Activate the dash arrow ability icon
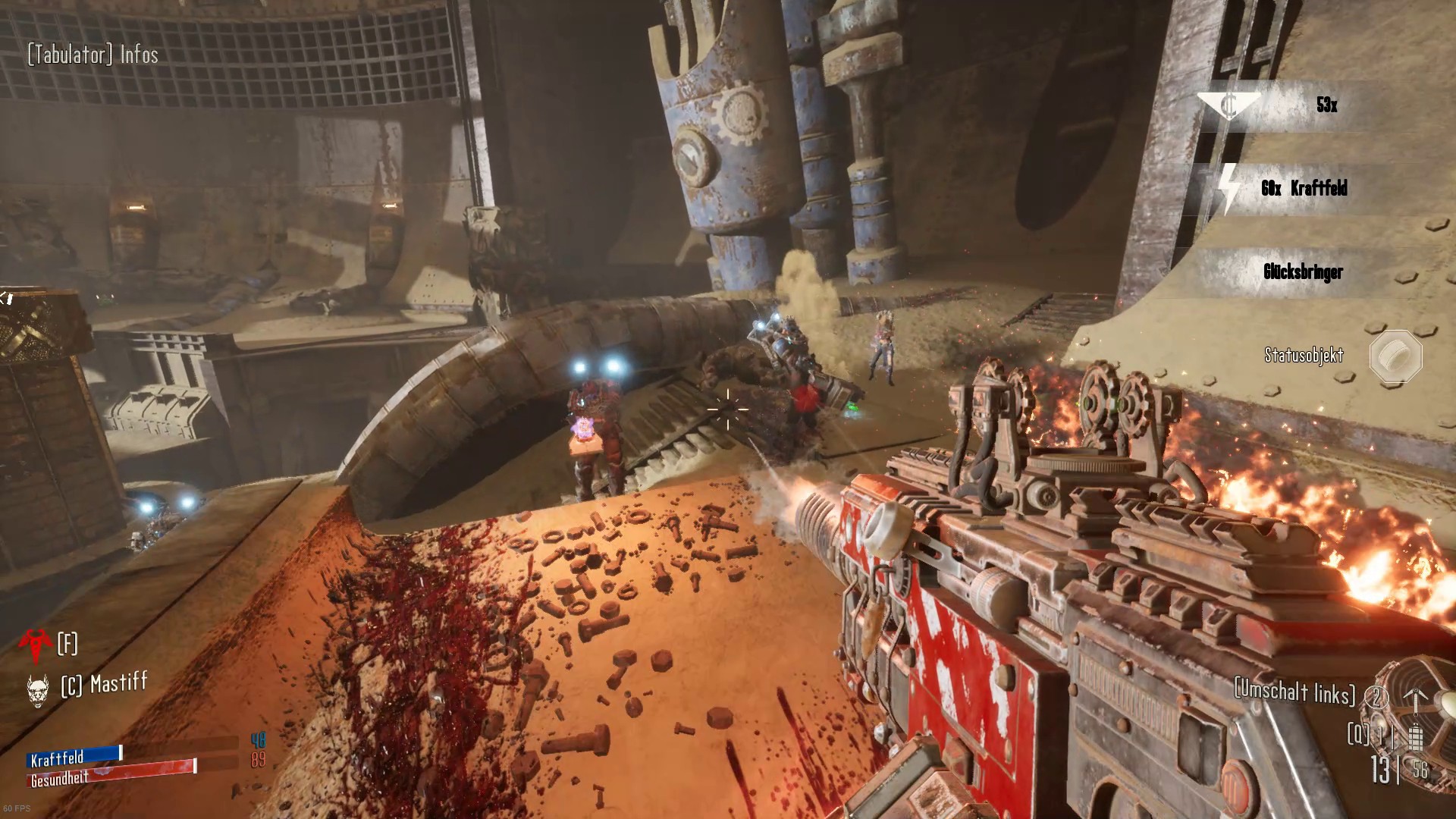 click(x=1415, y=698)
